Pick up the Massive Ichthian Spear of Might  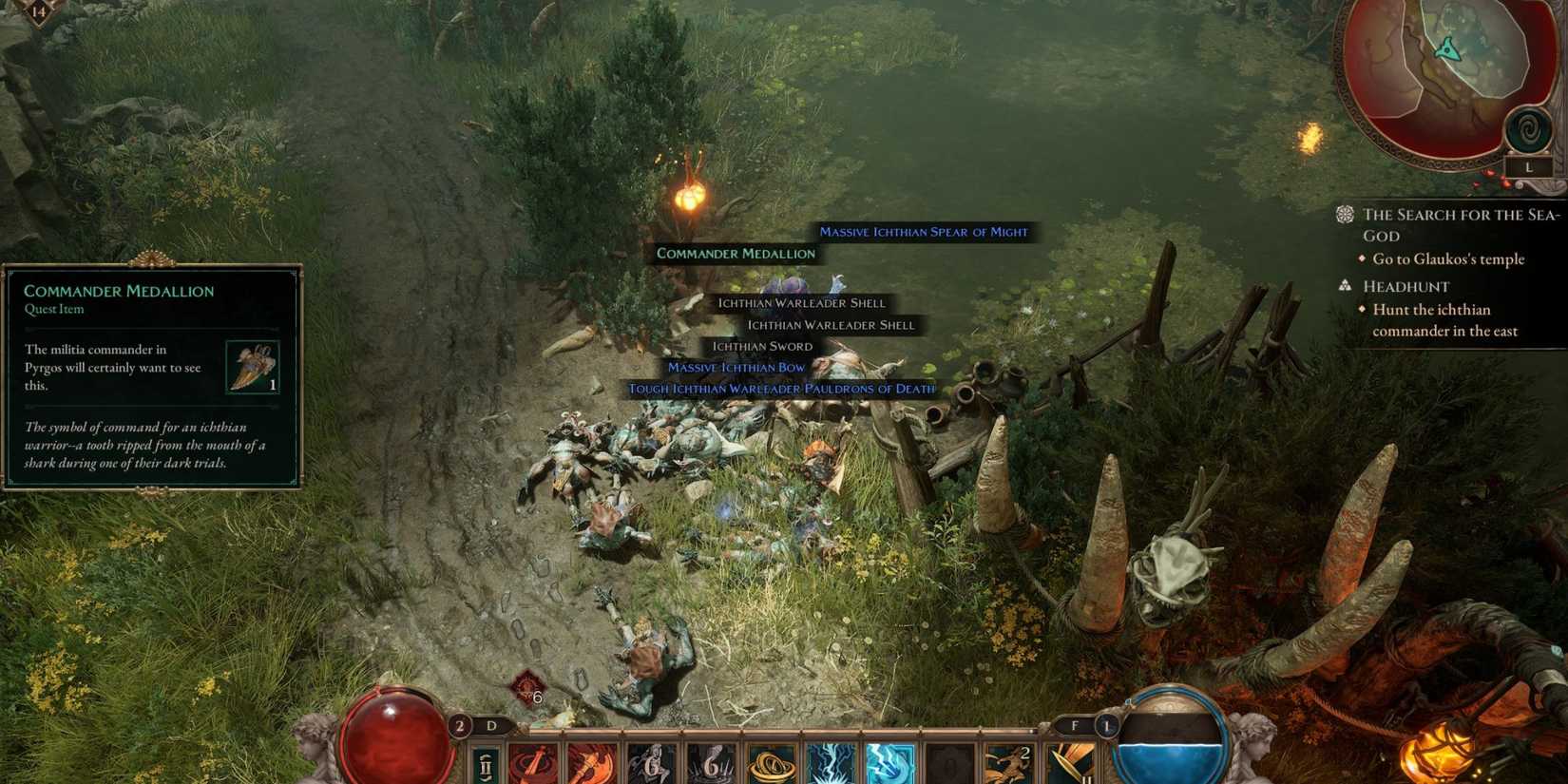[925, 231]
